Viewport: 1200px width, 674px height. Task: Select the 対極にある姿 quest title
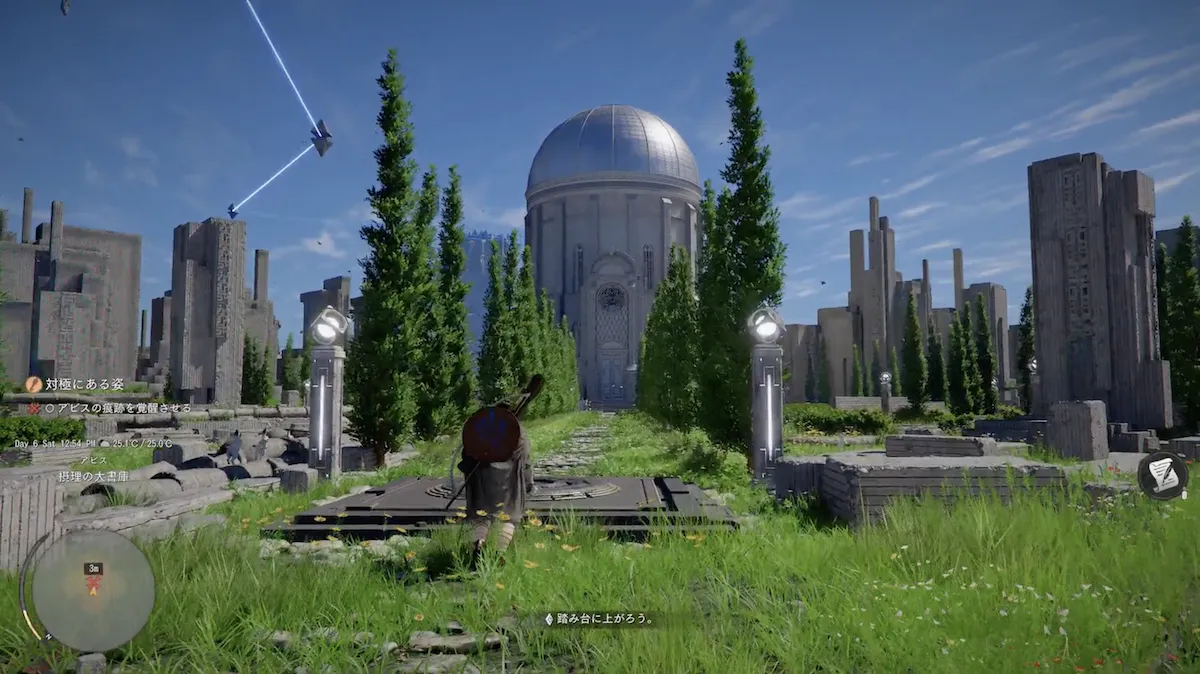pyautogui.click(x=84, y=384)
